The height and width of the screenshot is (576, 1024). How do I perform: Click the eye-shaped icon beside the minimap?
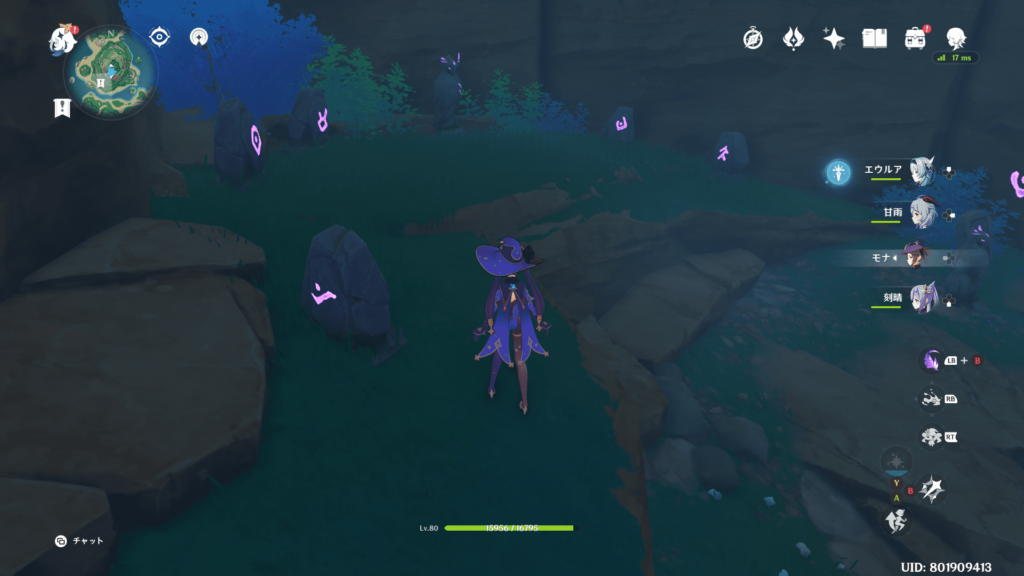[x=159, y=37]
